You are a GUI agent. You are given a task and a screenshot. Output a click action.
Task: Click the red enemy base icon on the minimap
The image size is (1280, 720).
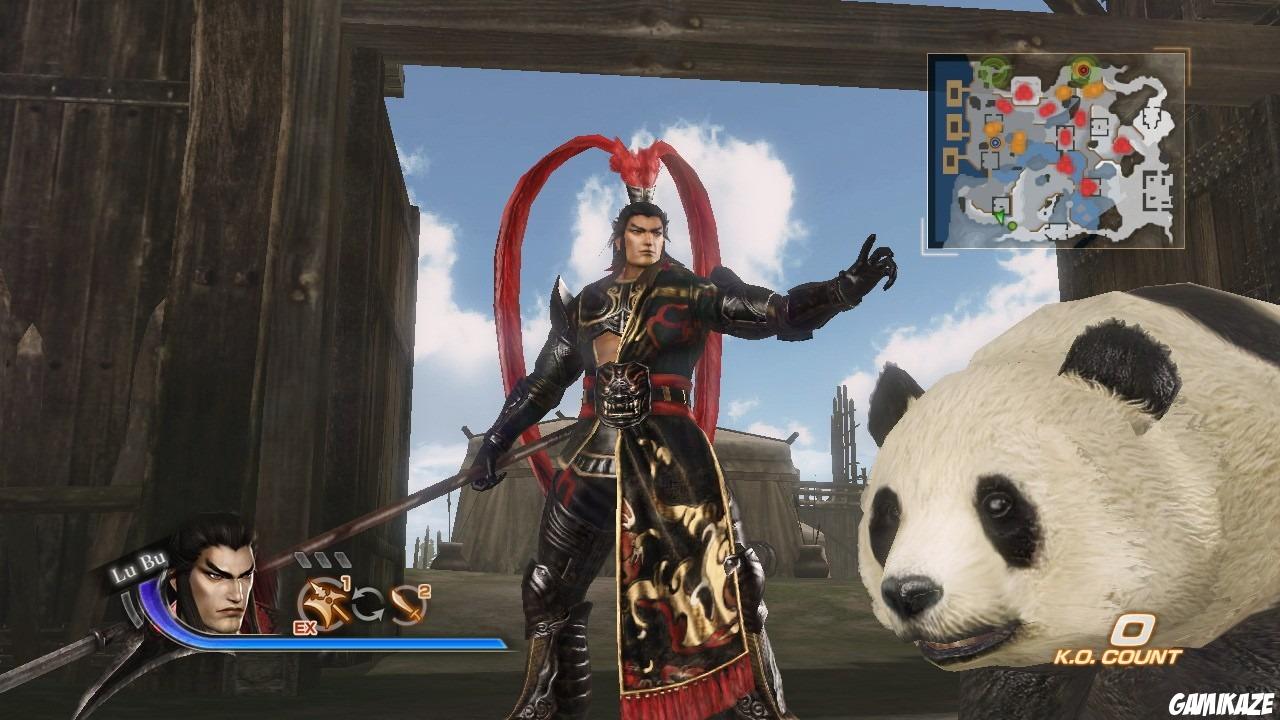(1082, 69)
